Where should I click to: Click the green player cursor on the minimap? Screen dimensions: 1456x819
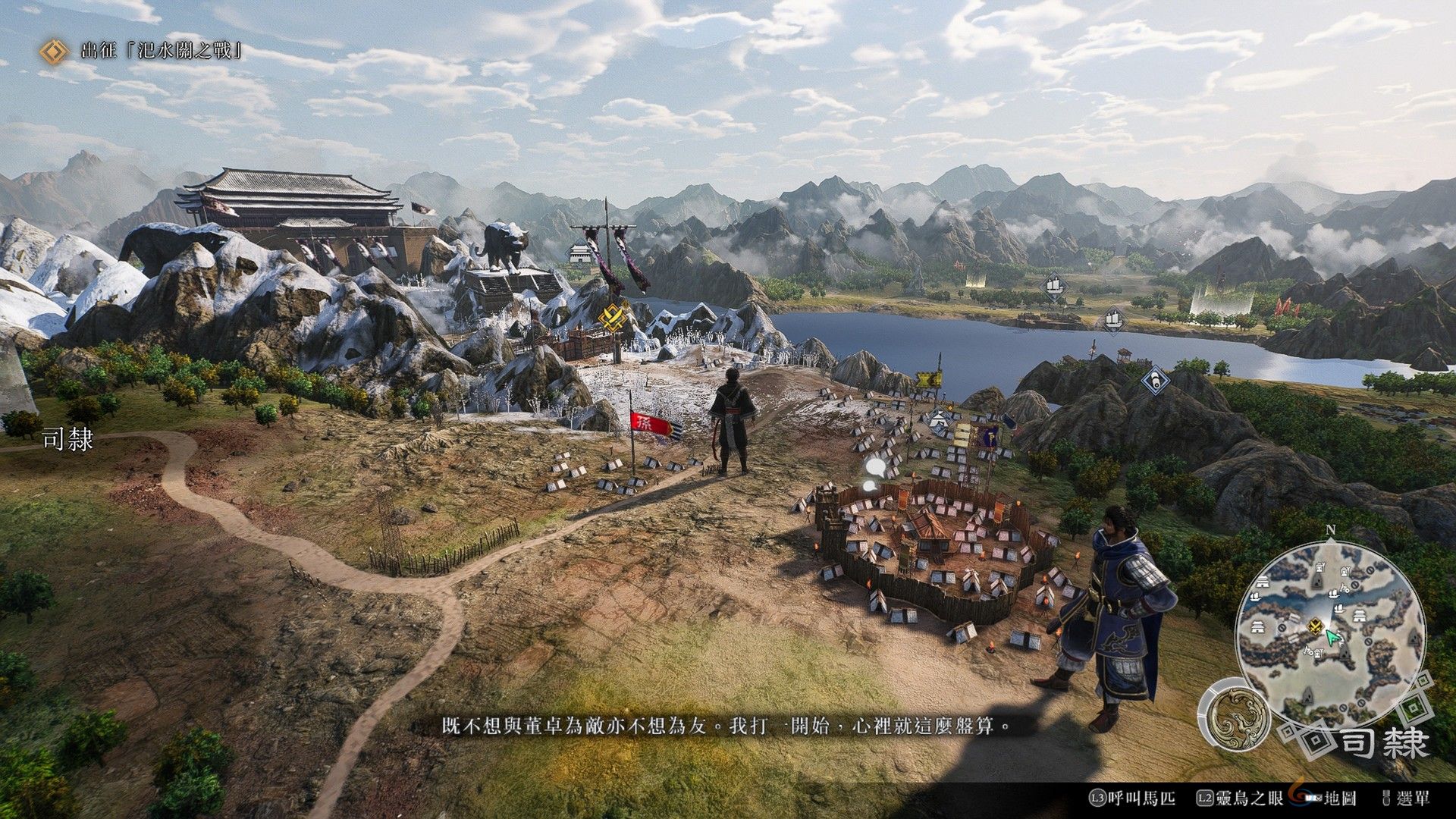click(x=1332, y=639)
